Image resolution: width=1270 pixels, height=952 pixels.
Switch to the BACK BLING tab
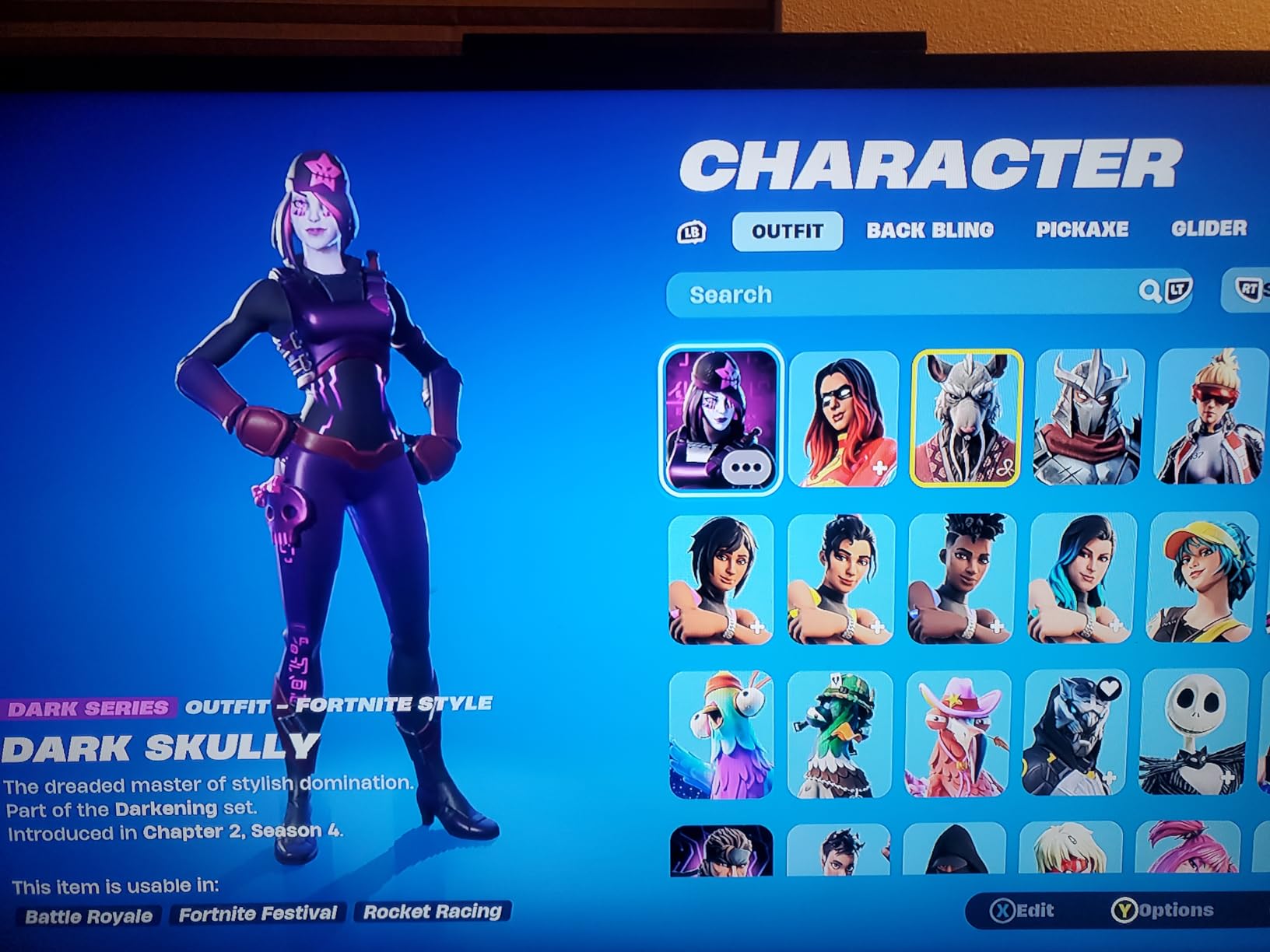[x=931, y=230]
